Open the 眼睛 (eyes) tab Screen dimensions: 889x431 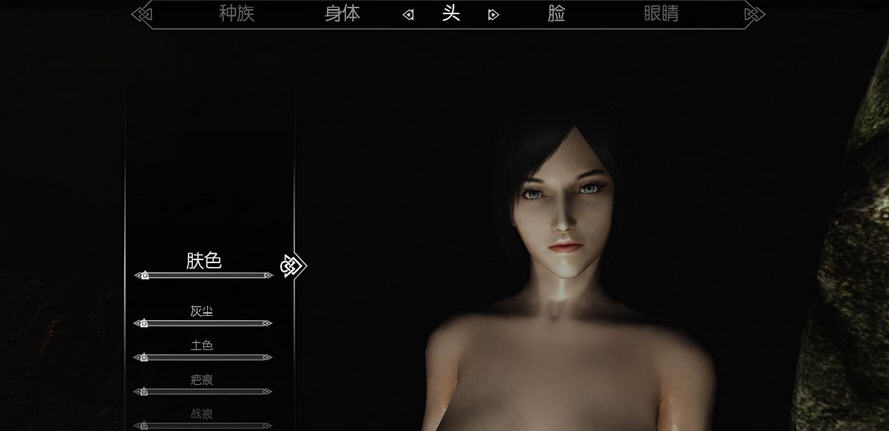coord(661,14)
